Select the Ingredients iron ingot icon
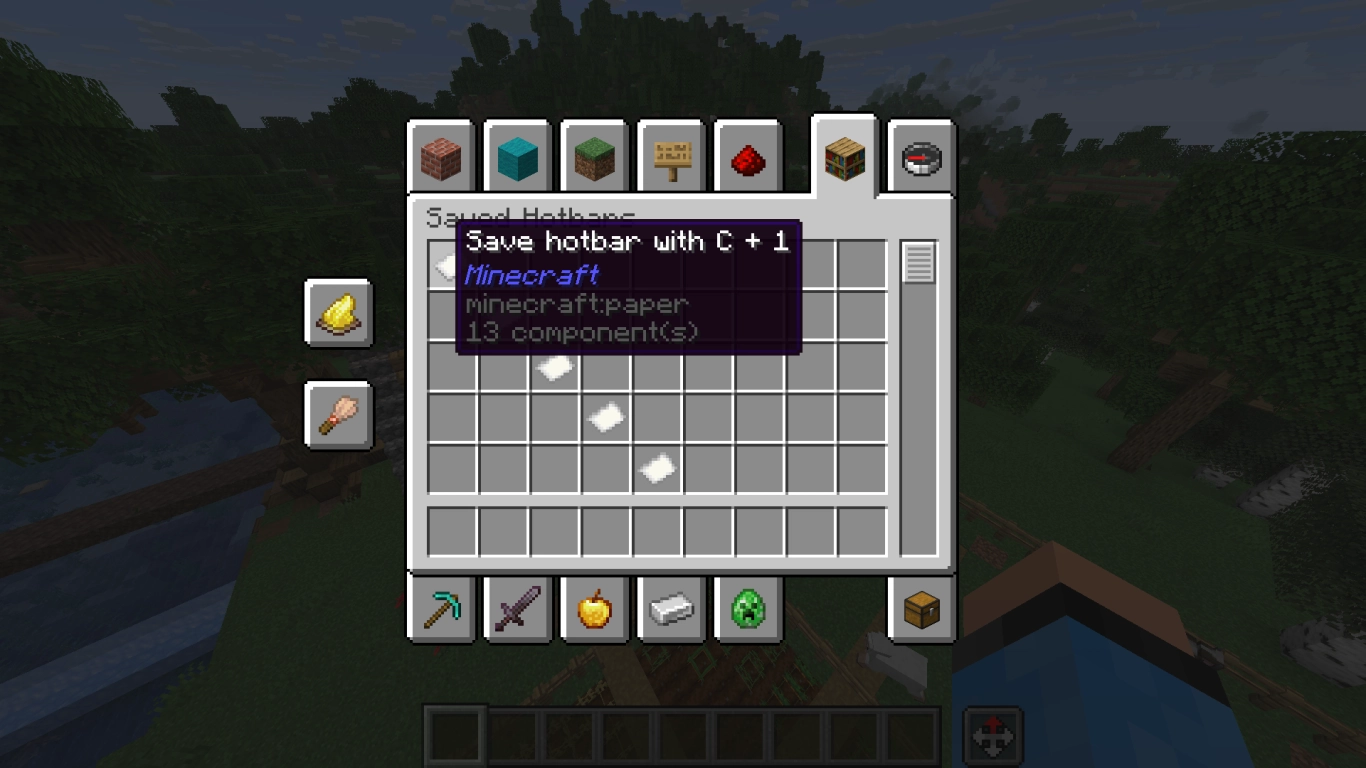 pos(670,611)
